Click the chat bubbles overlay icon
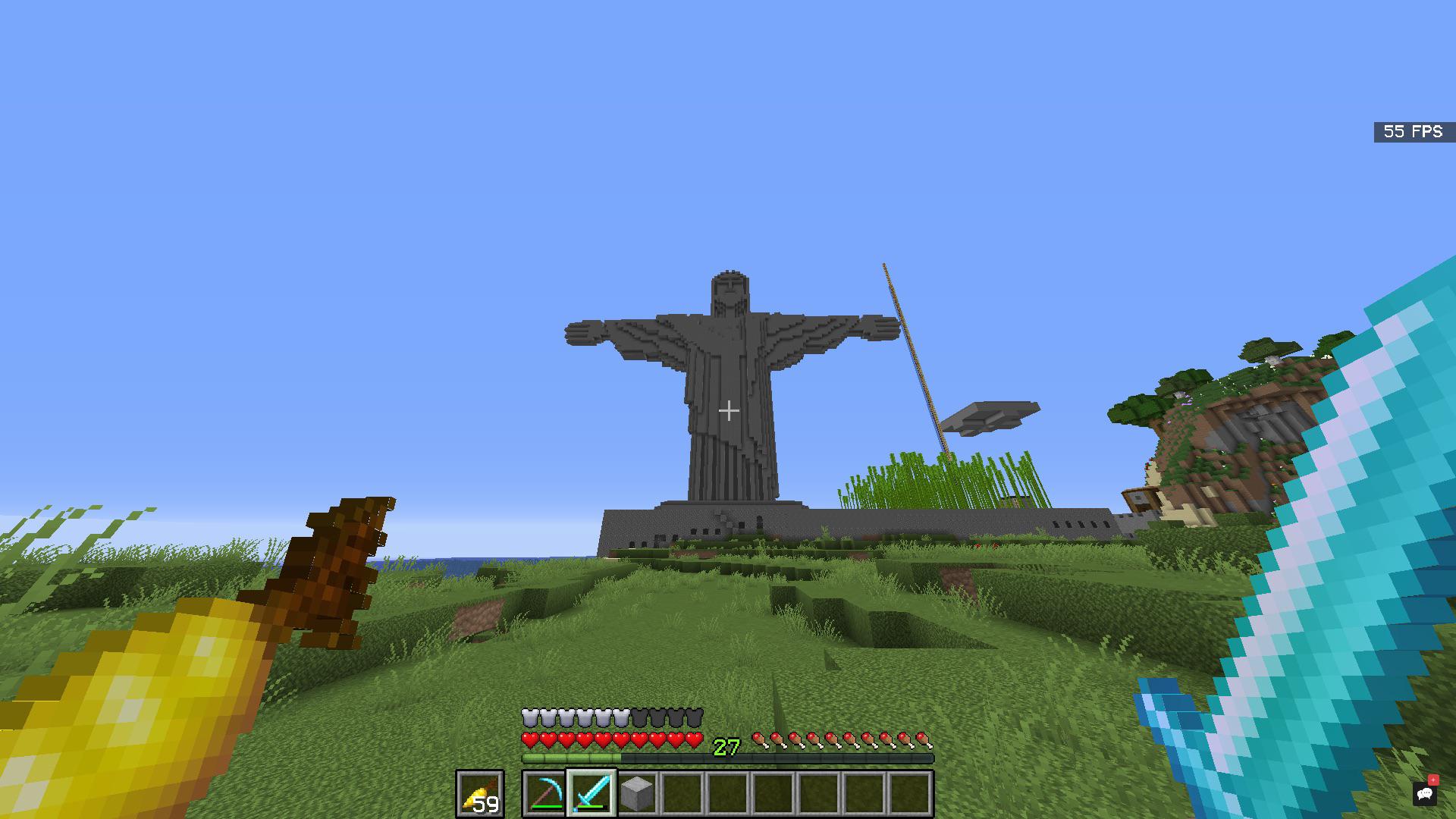 (x=1426, y=794)
